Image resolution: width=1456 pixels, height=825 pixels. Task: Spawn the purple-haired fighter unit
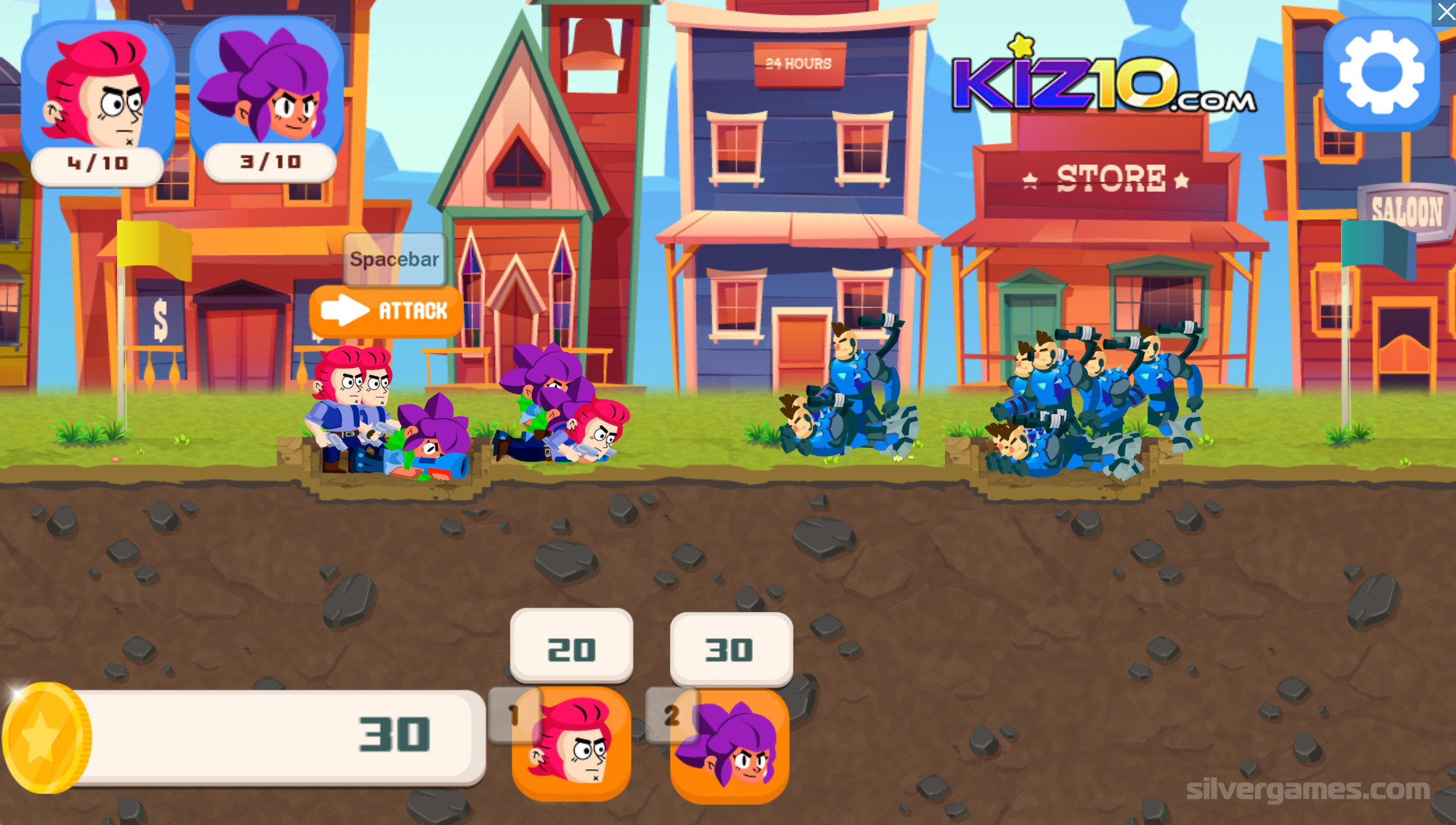[730, 746]
